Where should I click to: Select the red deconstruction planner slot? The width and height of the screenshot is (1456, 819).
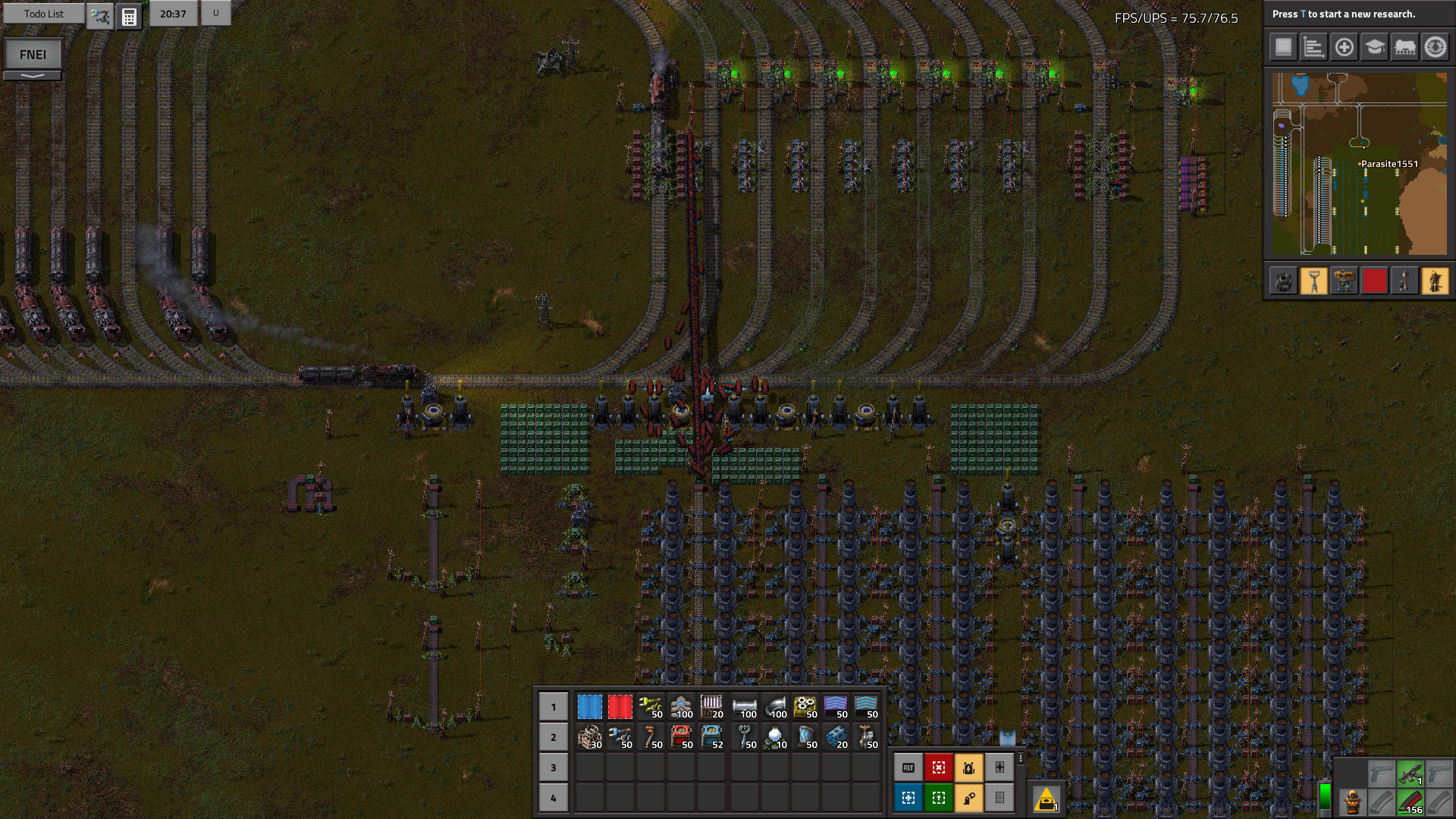(x=620, y=707)
